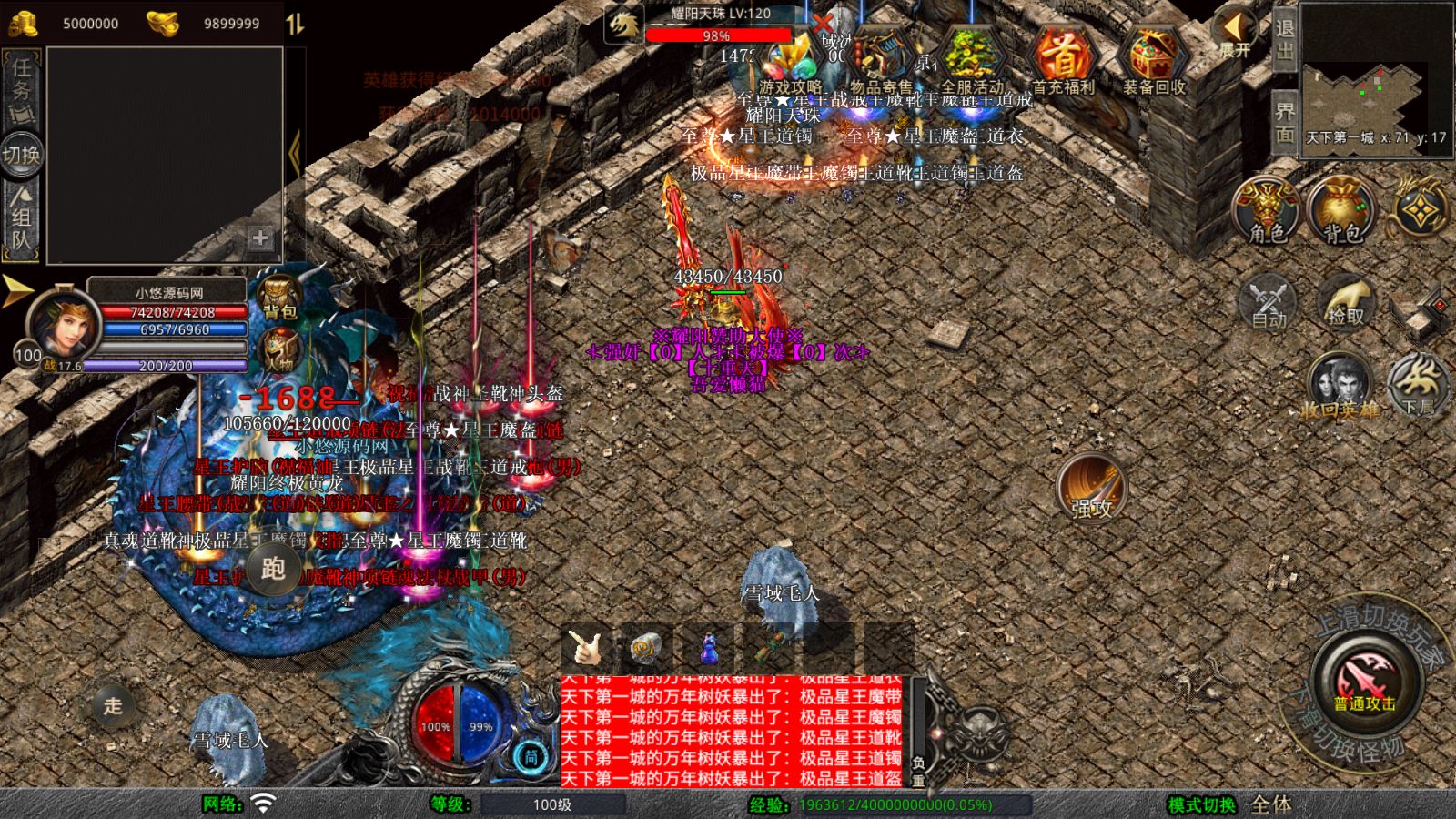1456x819 pixels.
Task: Activate the 强攻 strong attack skill
Action: point(1091,487)
